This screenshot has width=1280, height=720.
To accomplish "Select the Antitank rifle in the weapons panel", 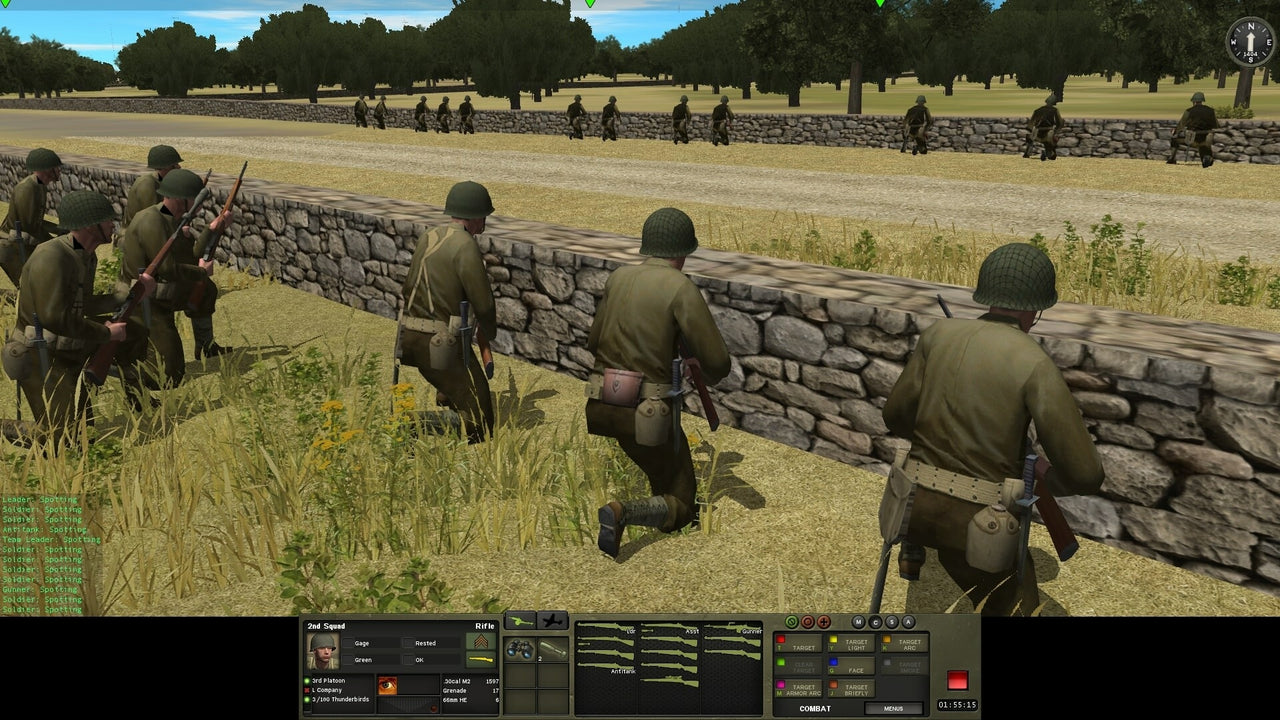I will coord(606,664).
